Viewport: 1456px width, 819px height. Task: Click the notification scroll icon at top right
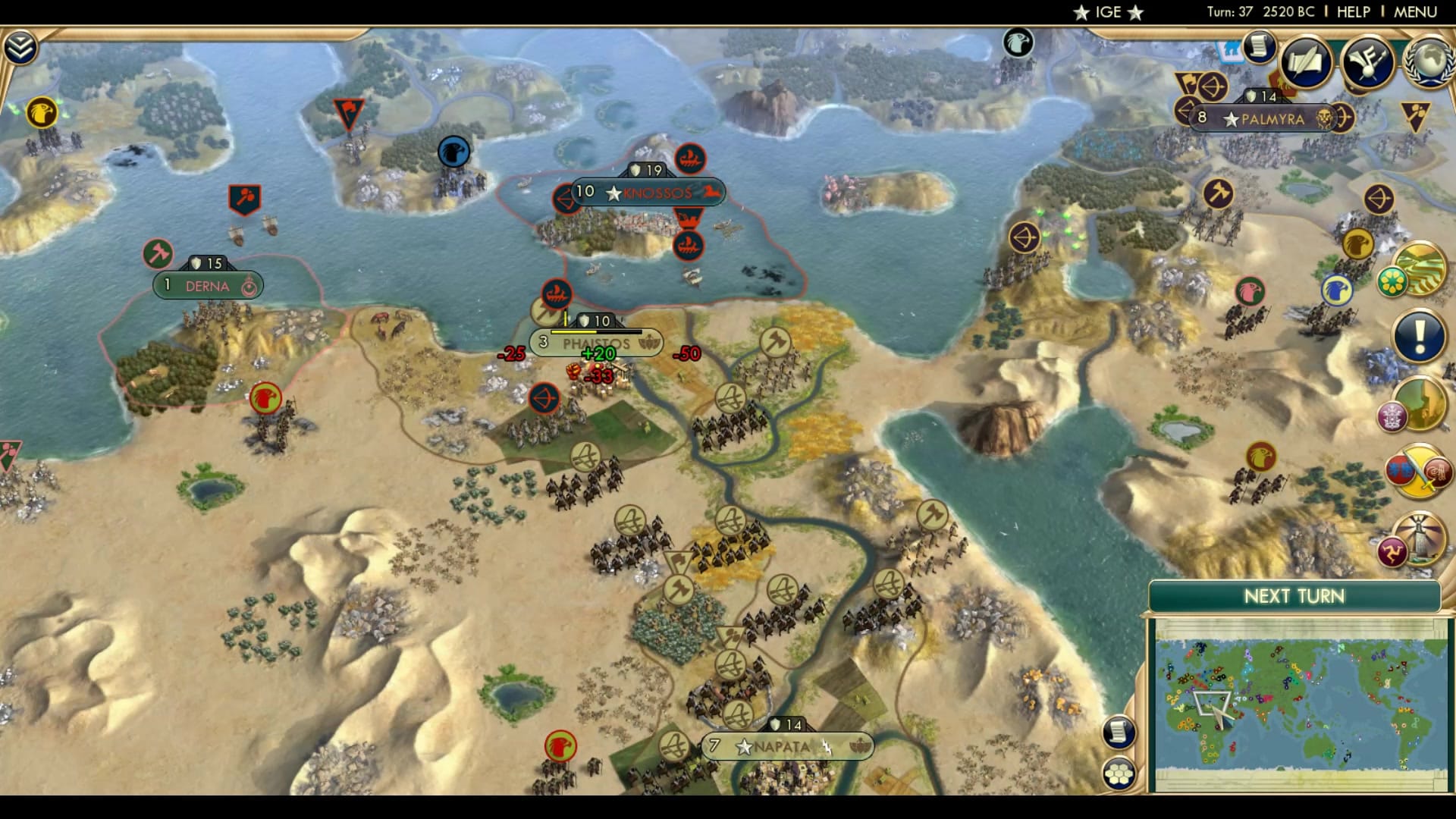[x=1260, y=45]
